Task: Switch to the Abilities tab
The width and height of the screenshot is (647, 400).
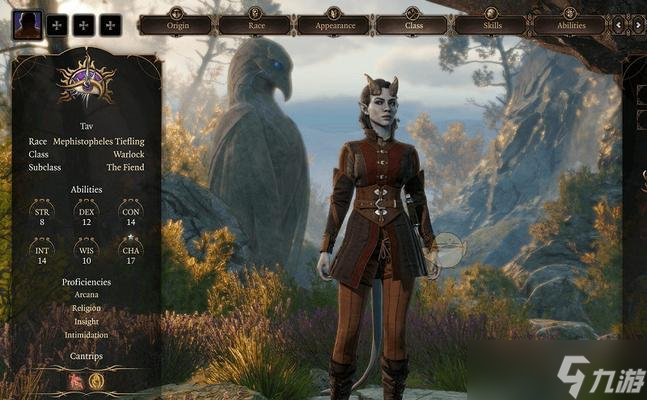Action: click(568, 24)
